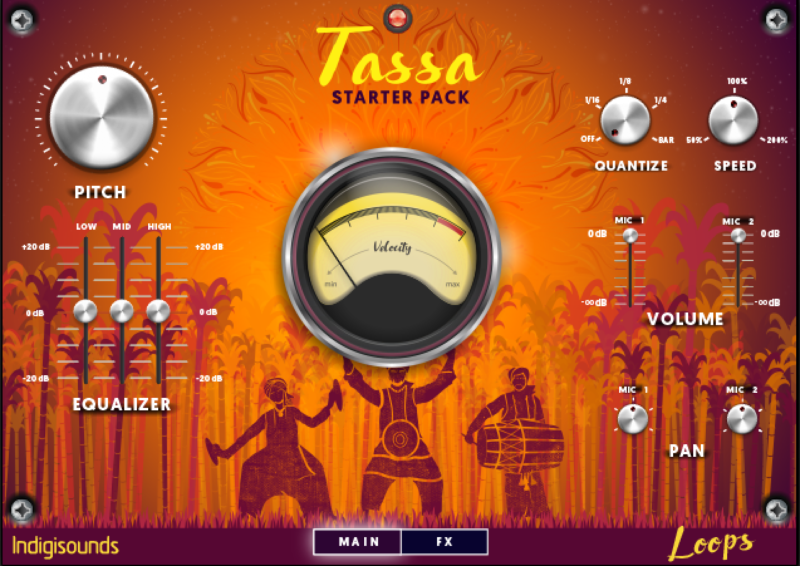Switch to the MAIN tab

[357, 542]
